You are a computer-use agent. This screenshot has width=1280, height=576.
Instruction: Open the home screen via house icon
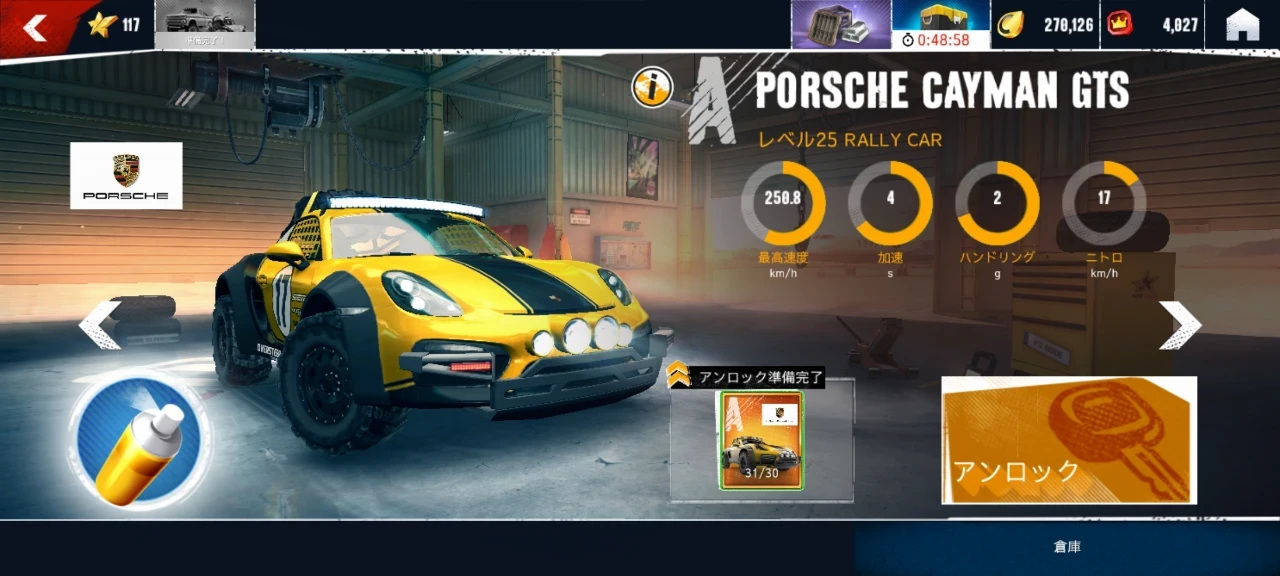[1242, 25]
